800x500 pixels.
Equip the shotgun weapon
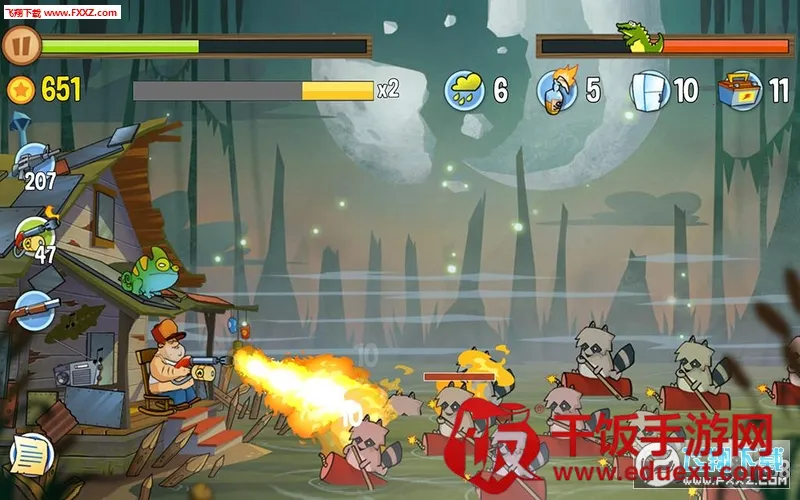(x=33, y=309)
